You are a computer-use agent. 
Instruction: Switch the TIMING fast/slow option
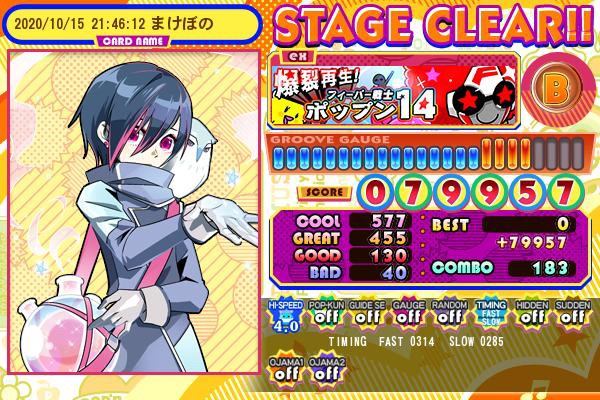tap(488, 315)
